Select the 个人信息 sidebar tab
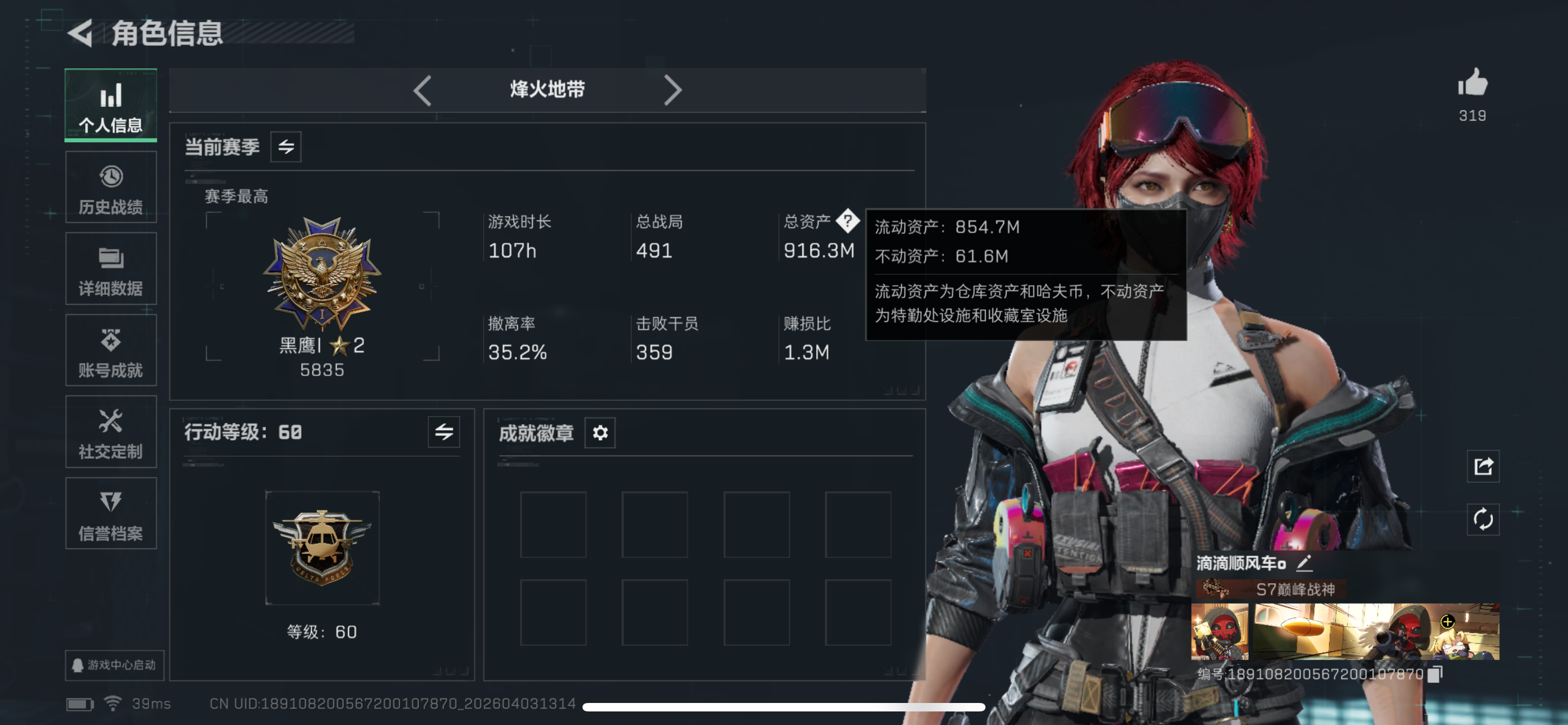The width and height of the screenshot is (1568, 725). tap(111, 104)
